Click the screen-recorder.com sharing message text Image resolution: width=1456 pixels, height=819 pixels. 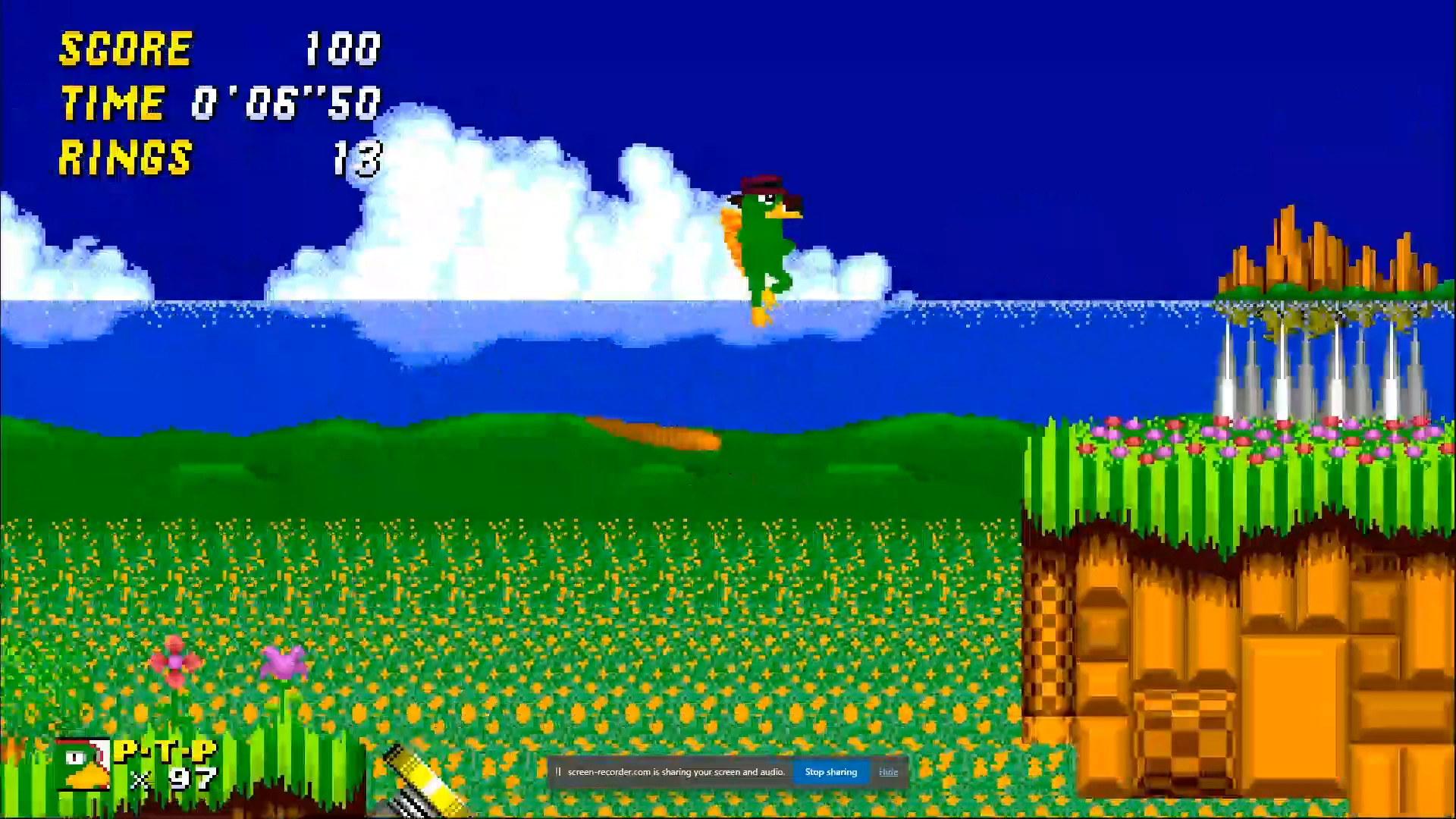675,771
